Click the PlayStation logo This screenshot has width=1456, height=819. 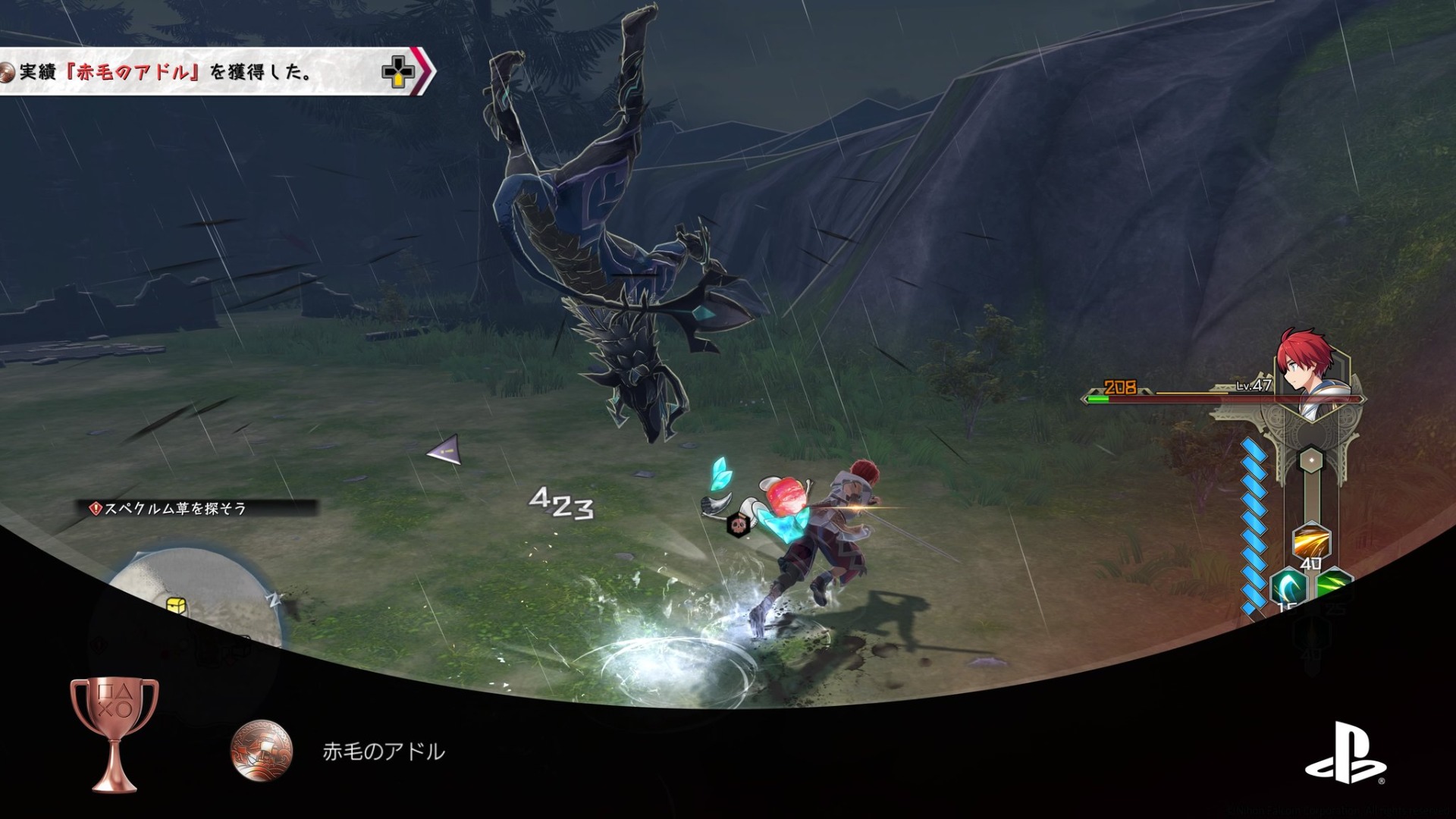tap(1345, 752)
